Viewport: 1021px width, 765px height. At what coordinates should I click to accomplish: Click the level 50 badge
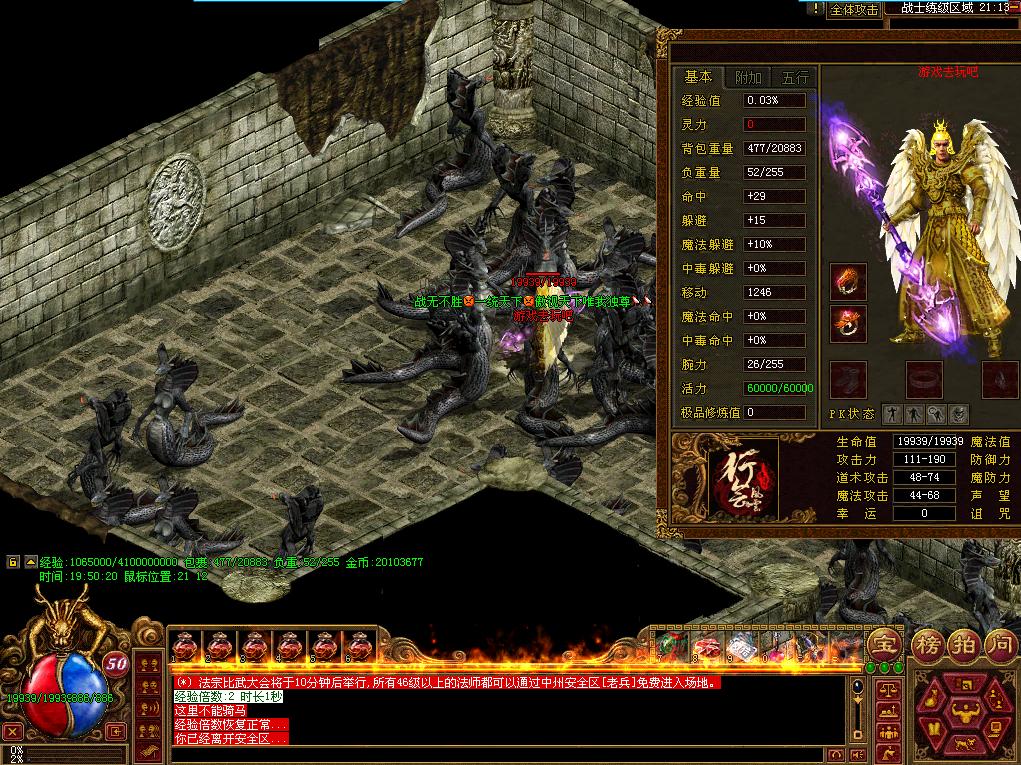116,662
